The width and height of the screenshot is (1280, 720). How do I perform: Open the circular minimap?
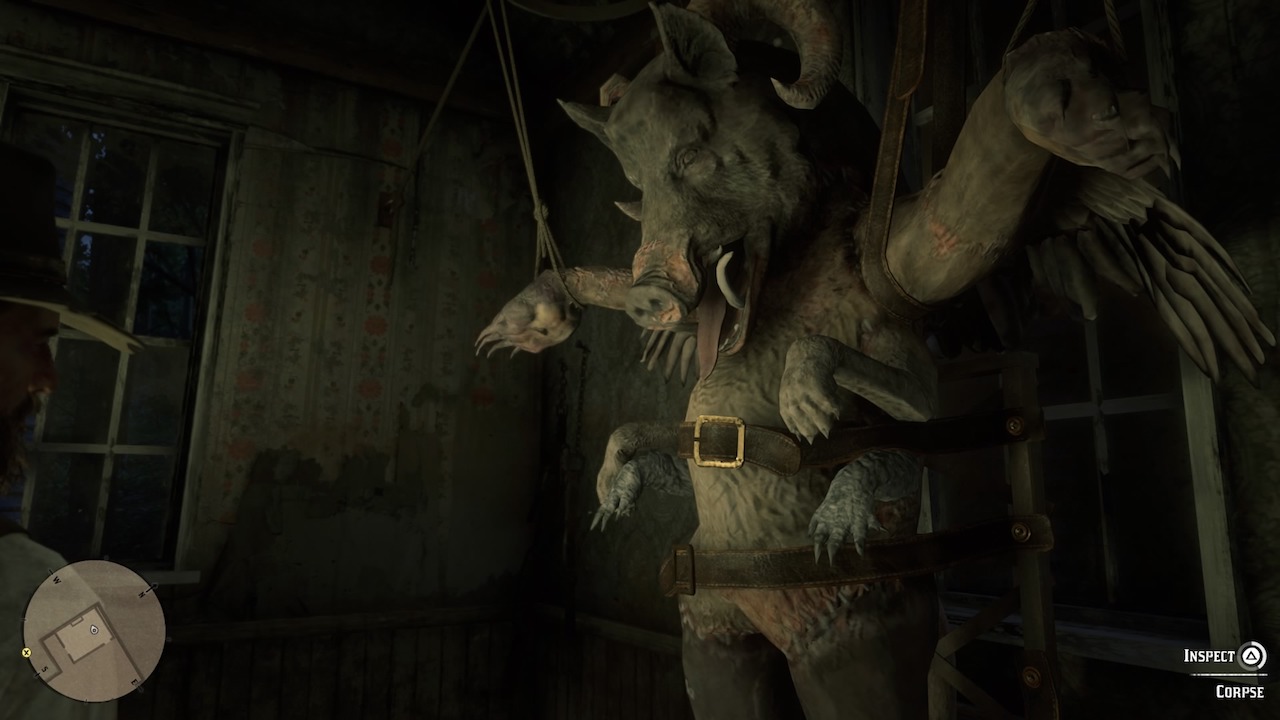[94, 631]
